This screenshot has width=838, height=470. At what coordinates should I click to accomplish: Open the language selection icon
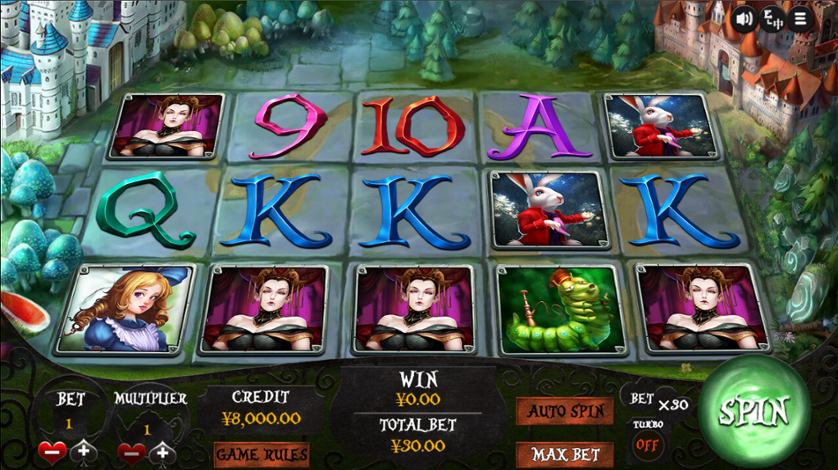tap(772, 18)
